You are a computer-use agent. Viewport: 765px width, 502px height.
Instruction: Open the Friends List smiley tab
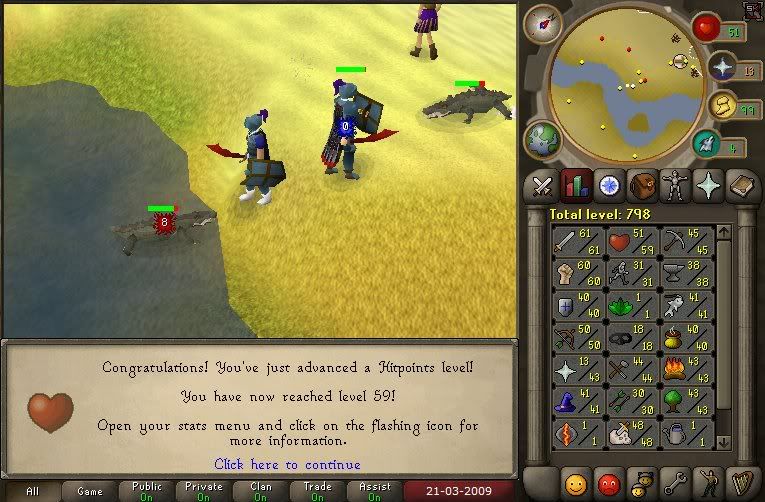pyautogui.click(x=577, y=483)
